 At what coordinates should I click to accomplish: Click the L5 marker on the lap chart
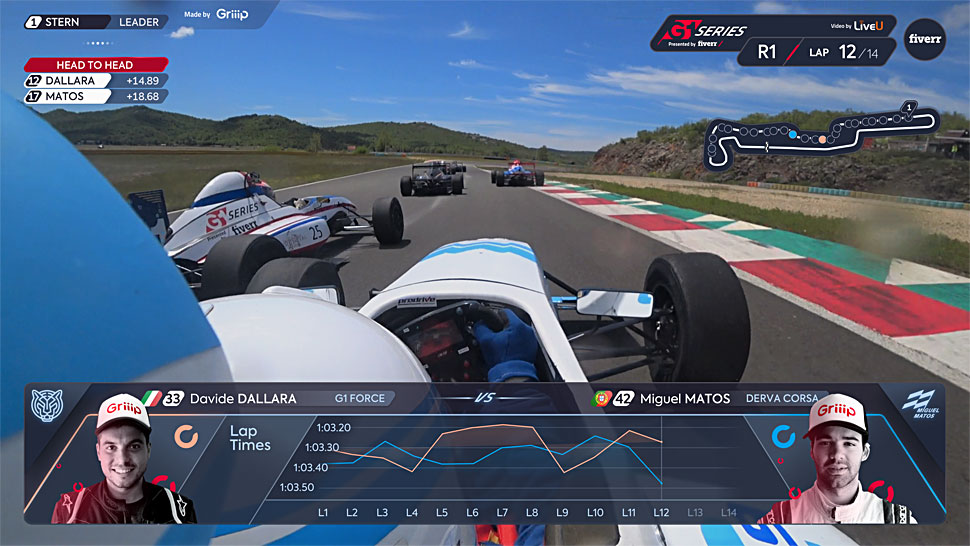pyautogui.click(x=442, y=513)
